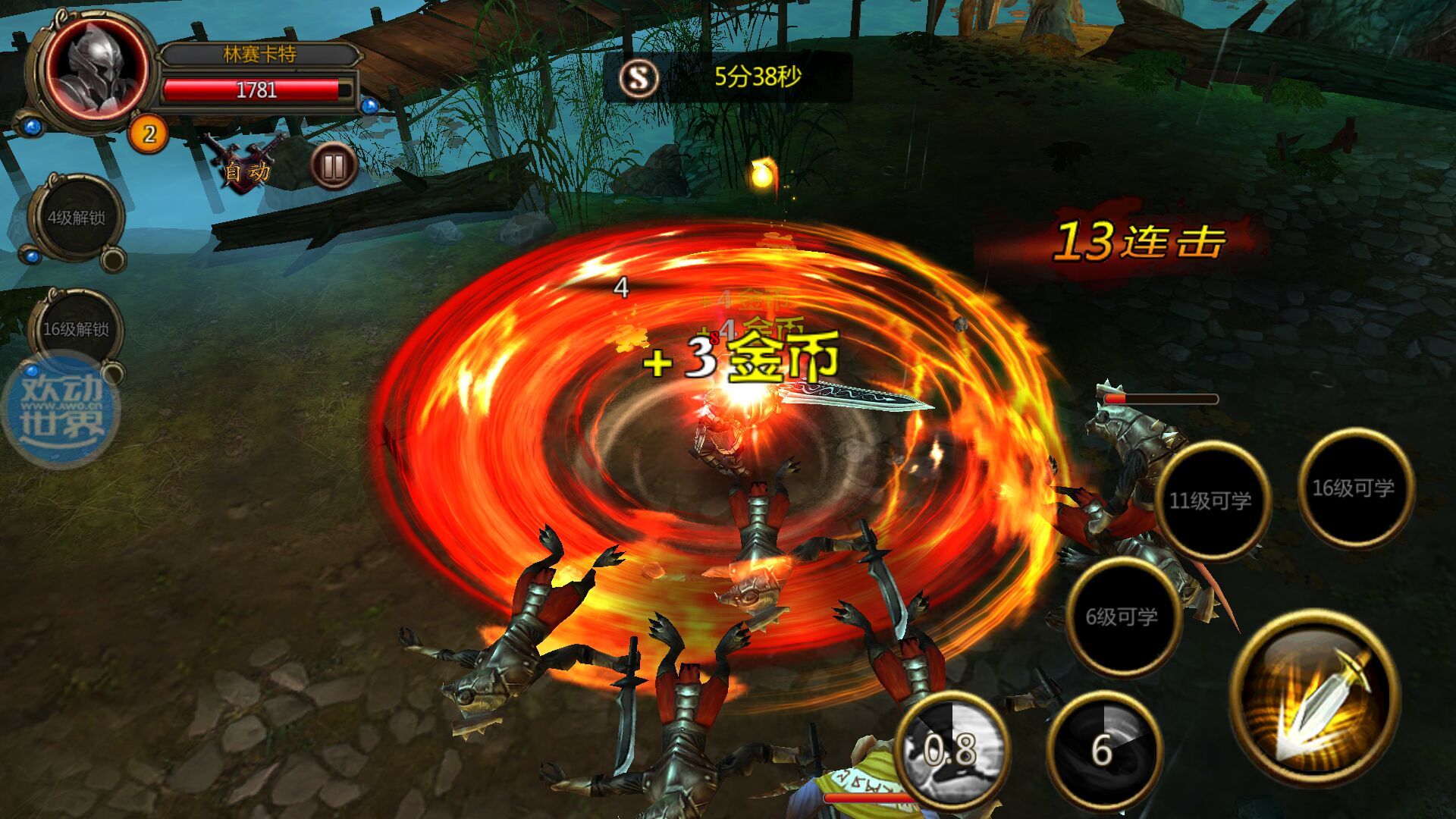Activate the skill showing 0.8 cooldown
This screenshot has width=1456, height=819.
point(951,749)
